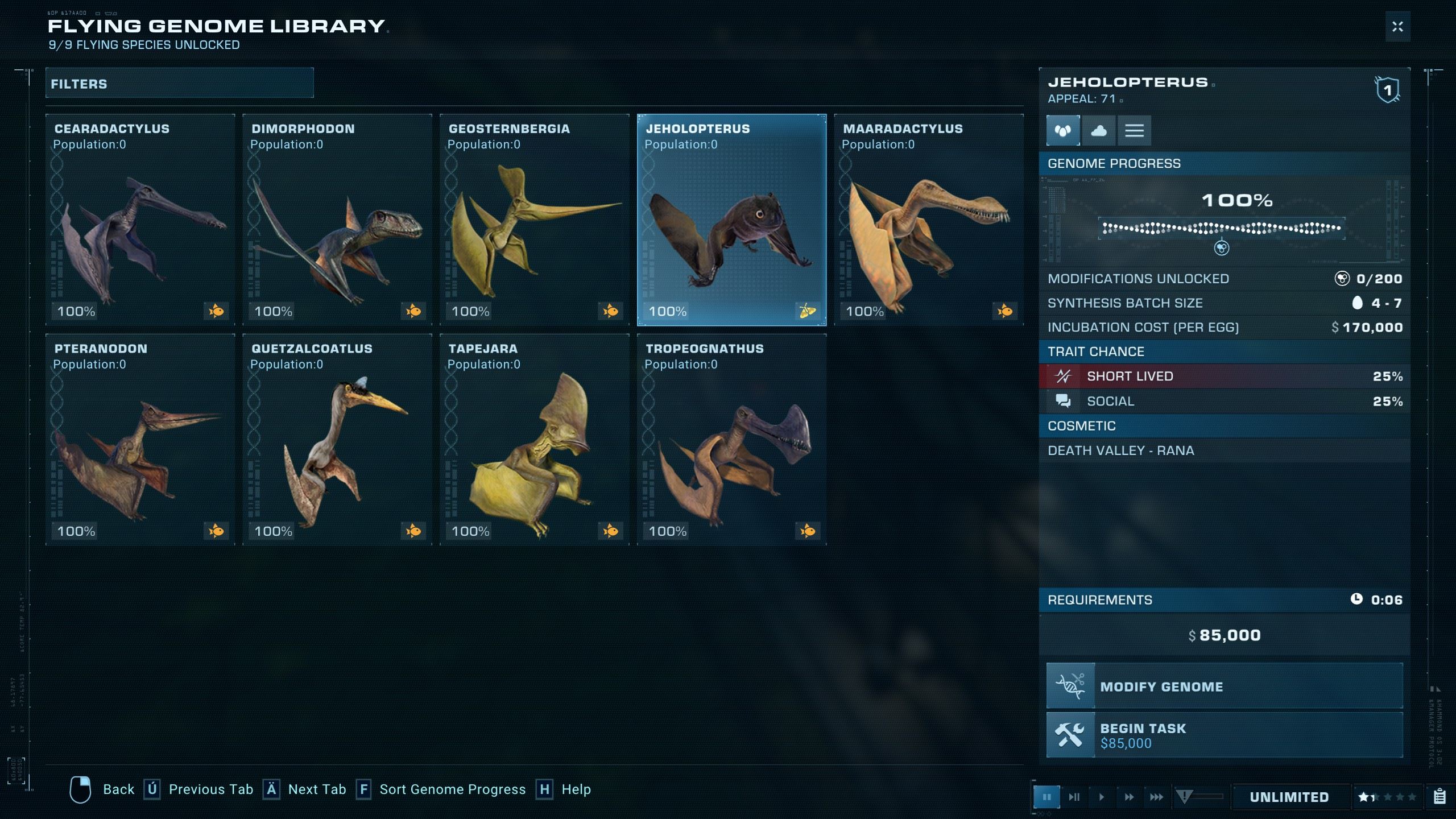Switch to the eggs genome tab
The height and width of the screenshot is (819, 1456).
[1063, 131]
